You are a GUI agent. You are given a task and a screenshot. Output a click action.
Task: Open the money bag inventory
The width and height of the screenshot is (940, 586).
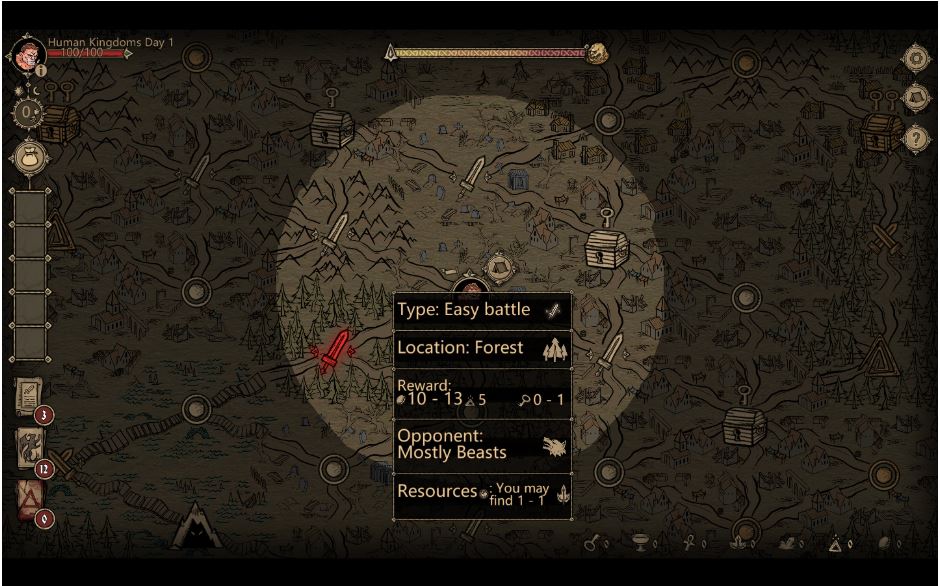coord(28,156)
